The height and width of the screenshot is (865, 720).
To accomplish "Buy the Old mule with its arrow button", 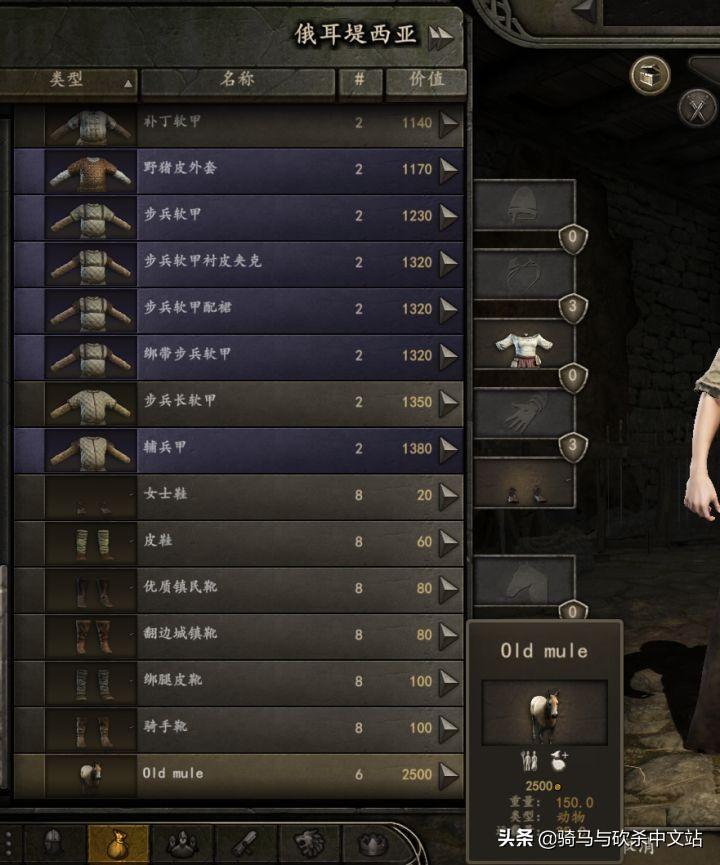I will pyautogui.click(x=448, y=774).
